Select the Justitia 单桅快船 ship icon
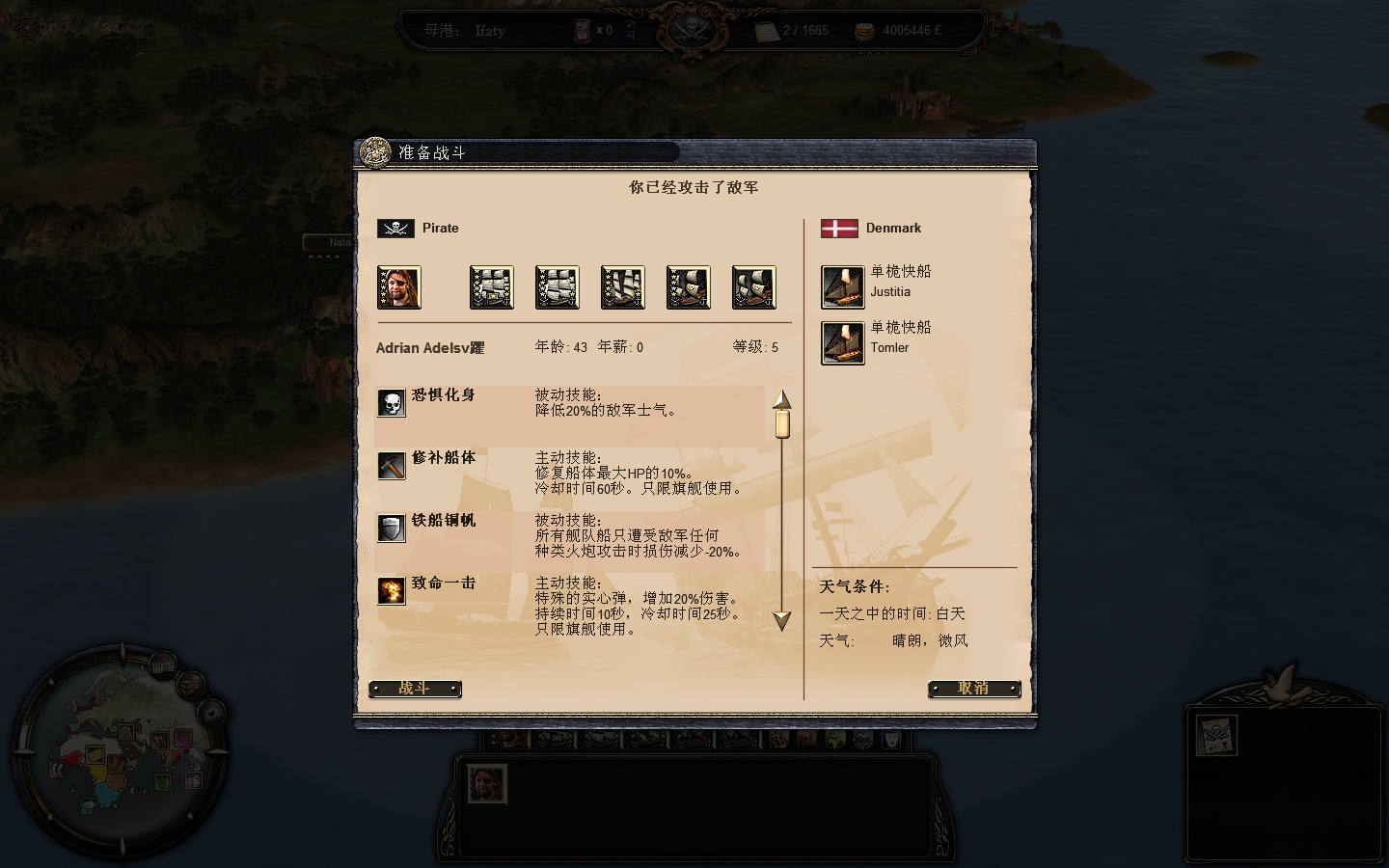The width and height of the screenshot is (1389, 868). click(x=842, y=285)
